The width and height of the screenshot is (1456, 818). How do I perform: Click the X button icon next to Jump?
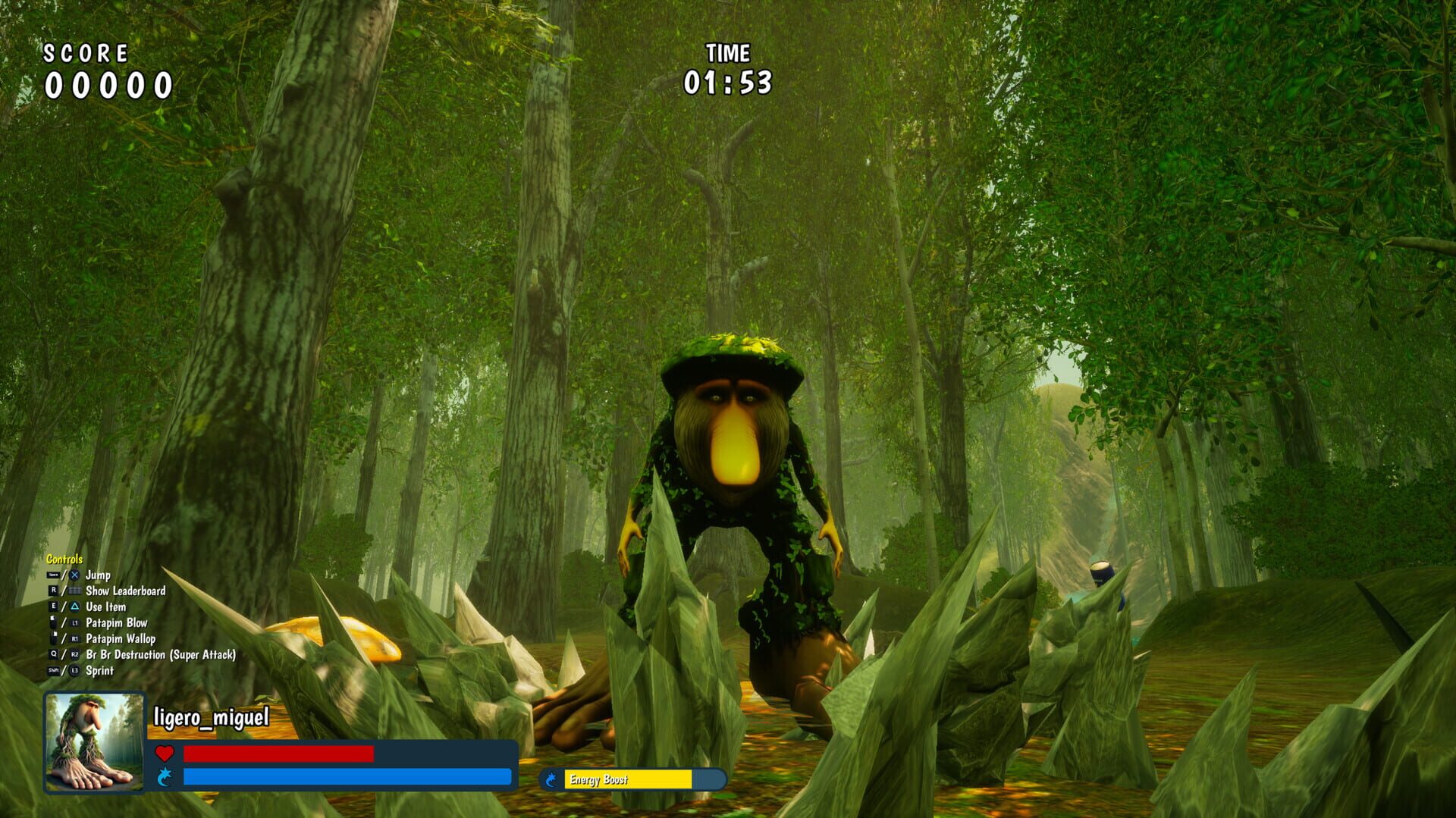(74, 575)
